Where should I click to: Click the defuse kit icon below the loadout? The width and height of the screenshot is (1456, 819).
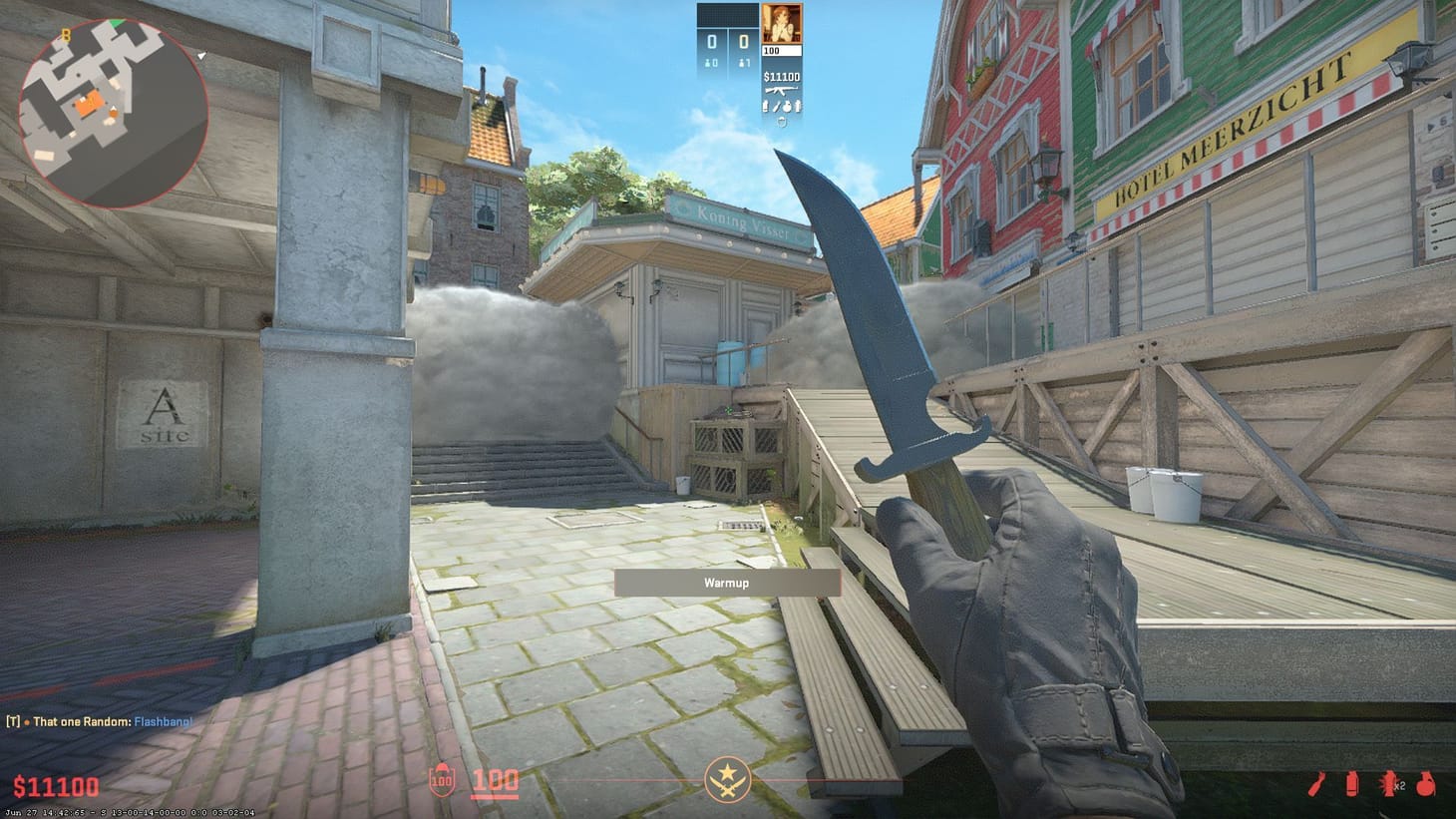click(x=782, y=122)
